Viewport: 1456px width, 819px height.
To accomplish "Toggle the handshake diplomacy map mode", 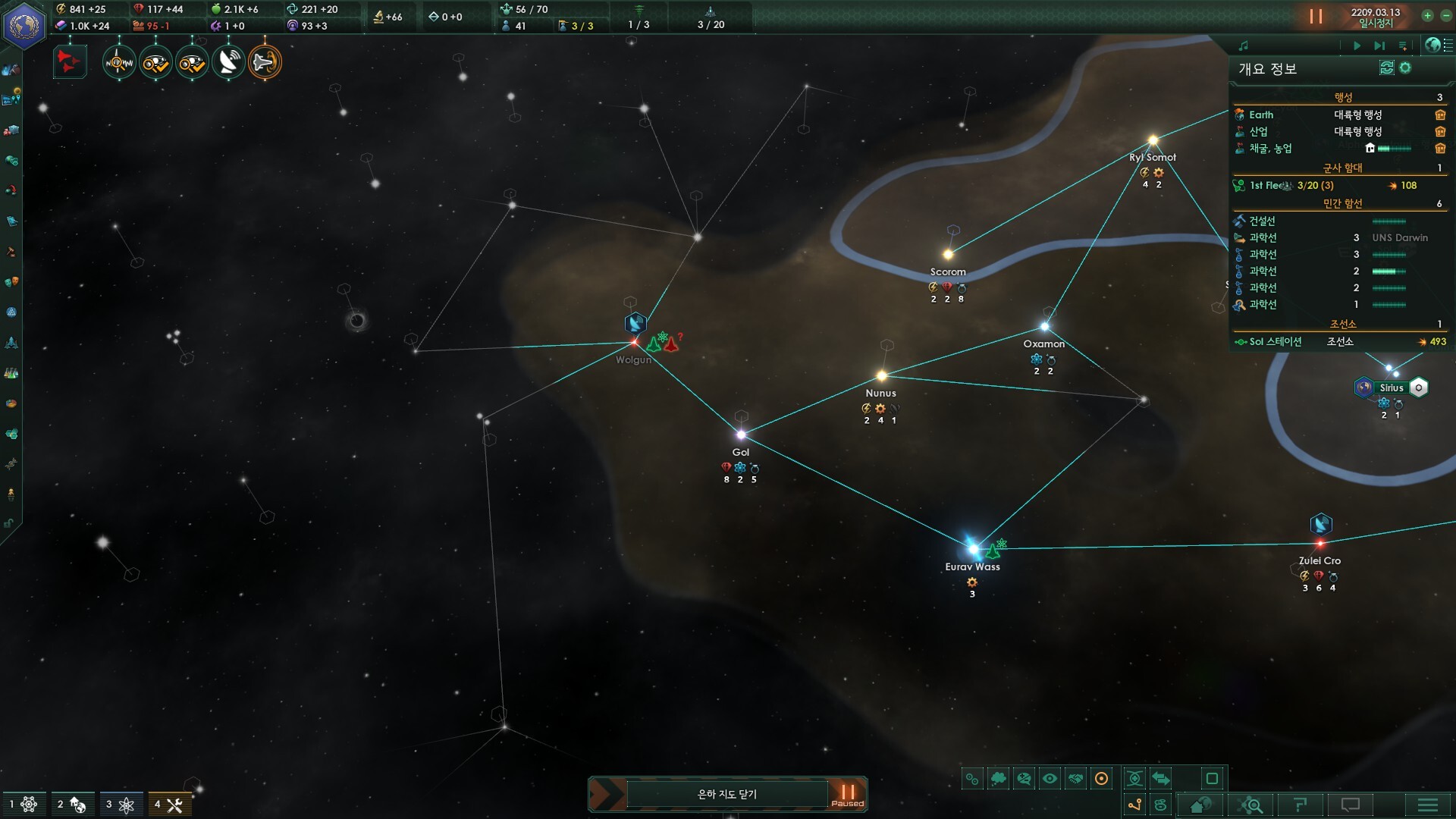I will point(1075,779).
